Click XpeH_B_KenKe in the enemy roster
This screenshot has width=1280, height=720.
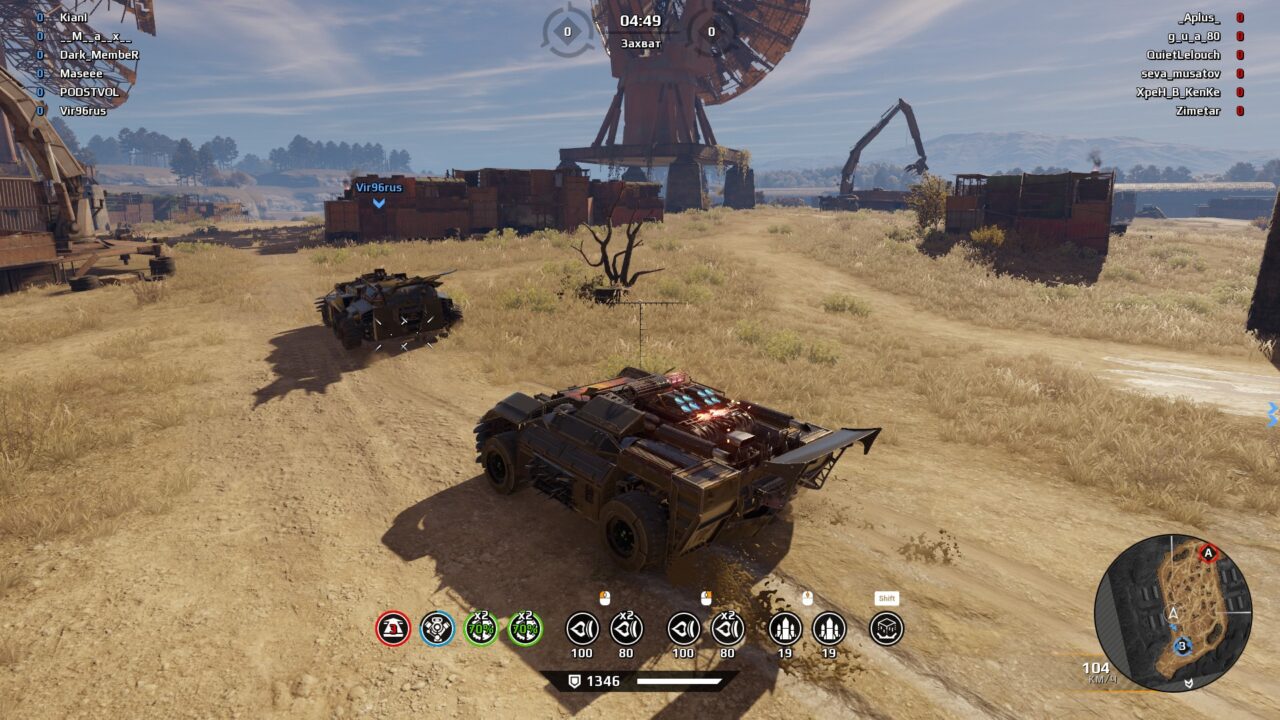(1177, 92)
